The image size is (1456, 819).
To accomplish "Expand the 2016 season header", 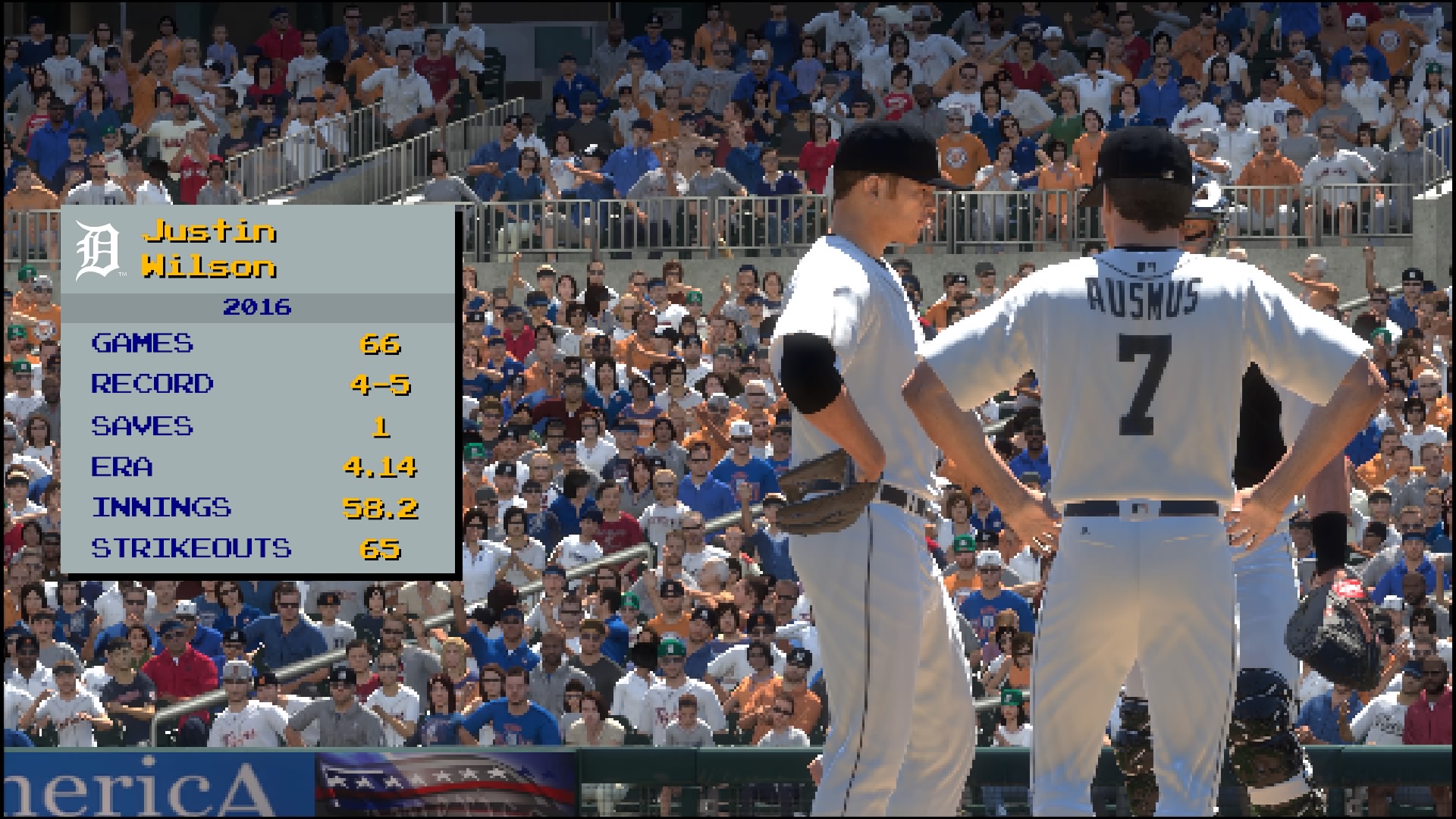I will [256, 308].
